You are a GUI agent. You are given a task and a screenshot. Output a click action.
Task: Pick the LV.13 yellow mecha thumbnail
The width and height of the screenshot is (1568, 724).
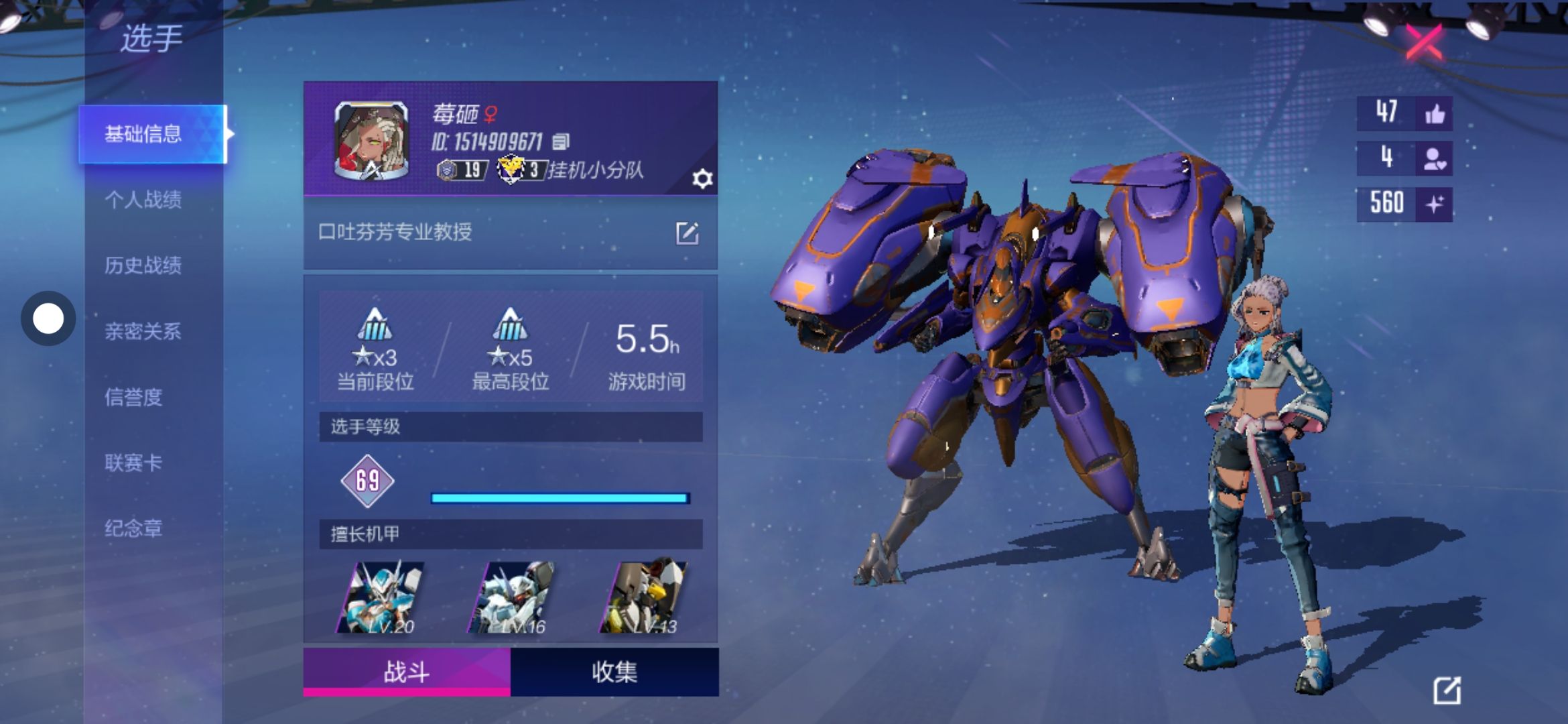[x=644, y=598]
